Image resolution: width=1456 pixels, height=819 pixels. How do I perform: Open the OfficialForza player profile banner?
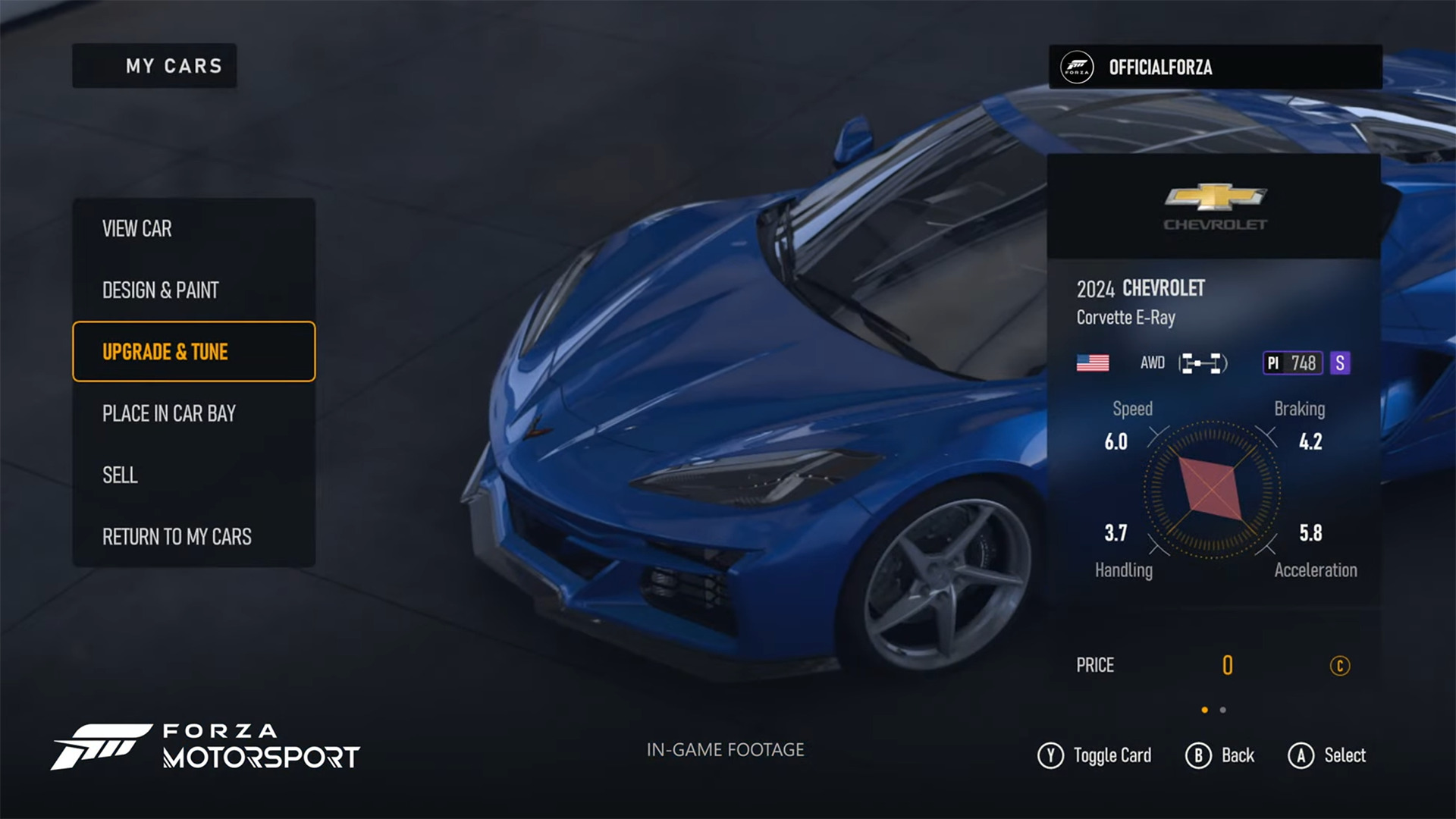point(1215,67)
